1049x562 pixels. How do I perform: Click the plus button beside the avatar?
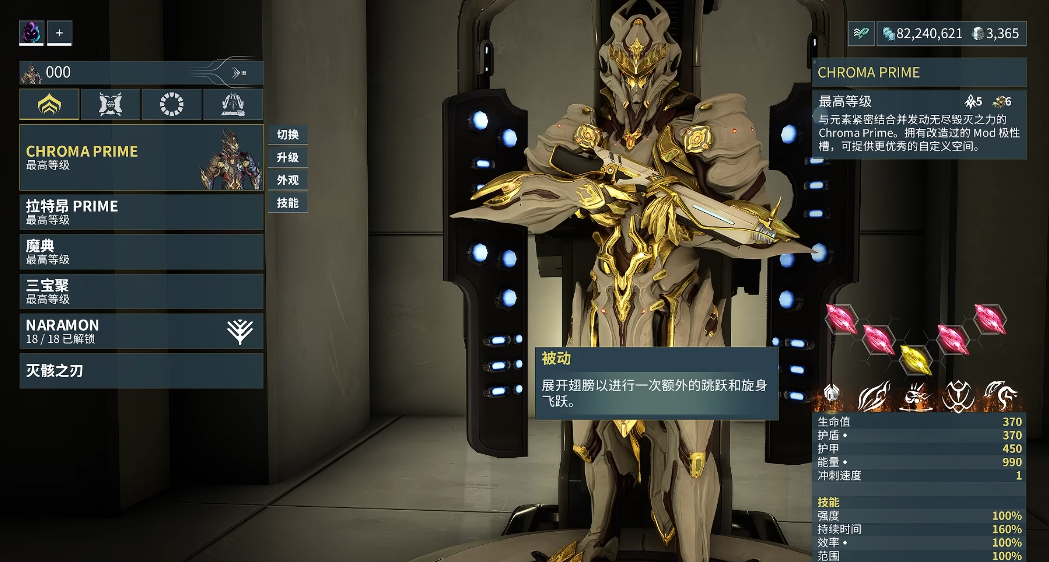click(x=59, y=33)
